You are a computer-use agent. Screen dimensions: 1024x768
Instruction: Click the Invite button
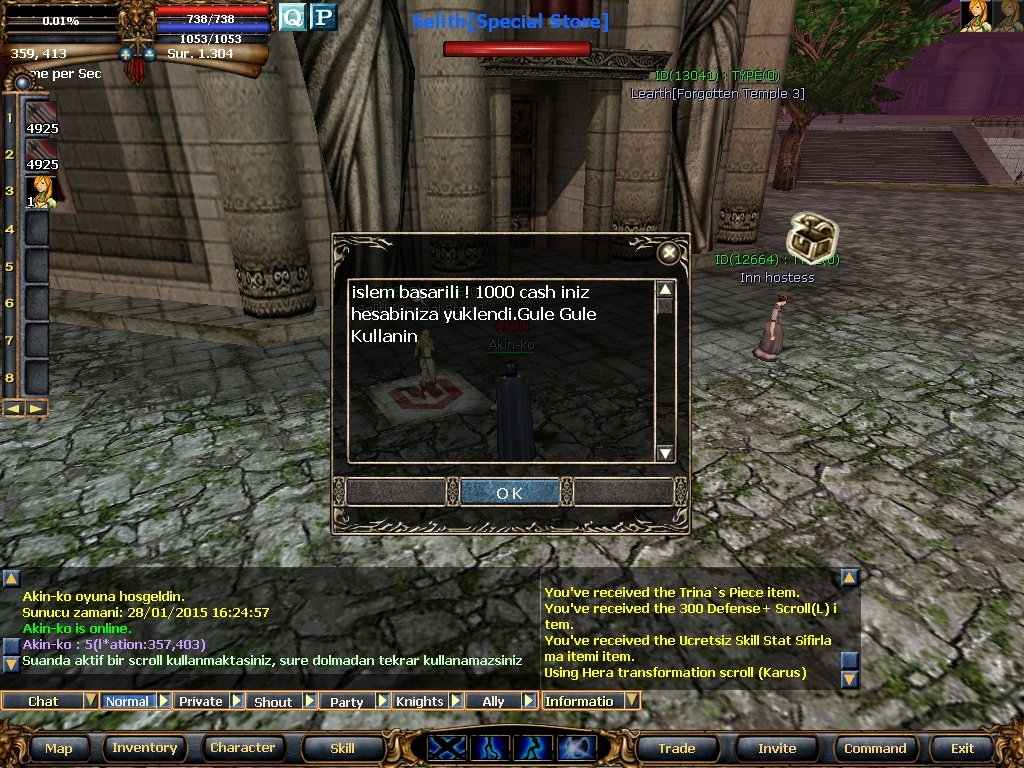777,748
